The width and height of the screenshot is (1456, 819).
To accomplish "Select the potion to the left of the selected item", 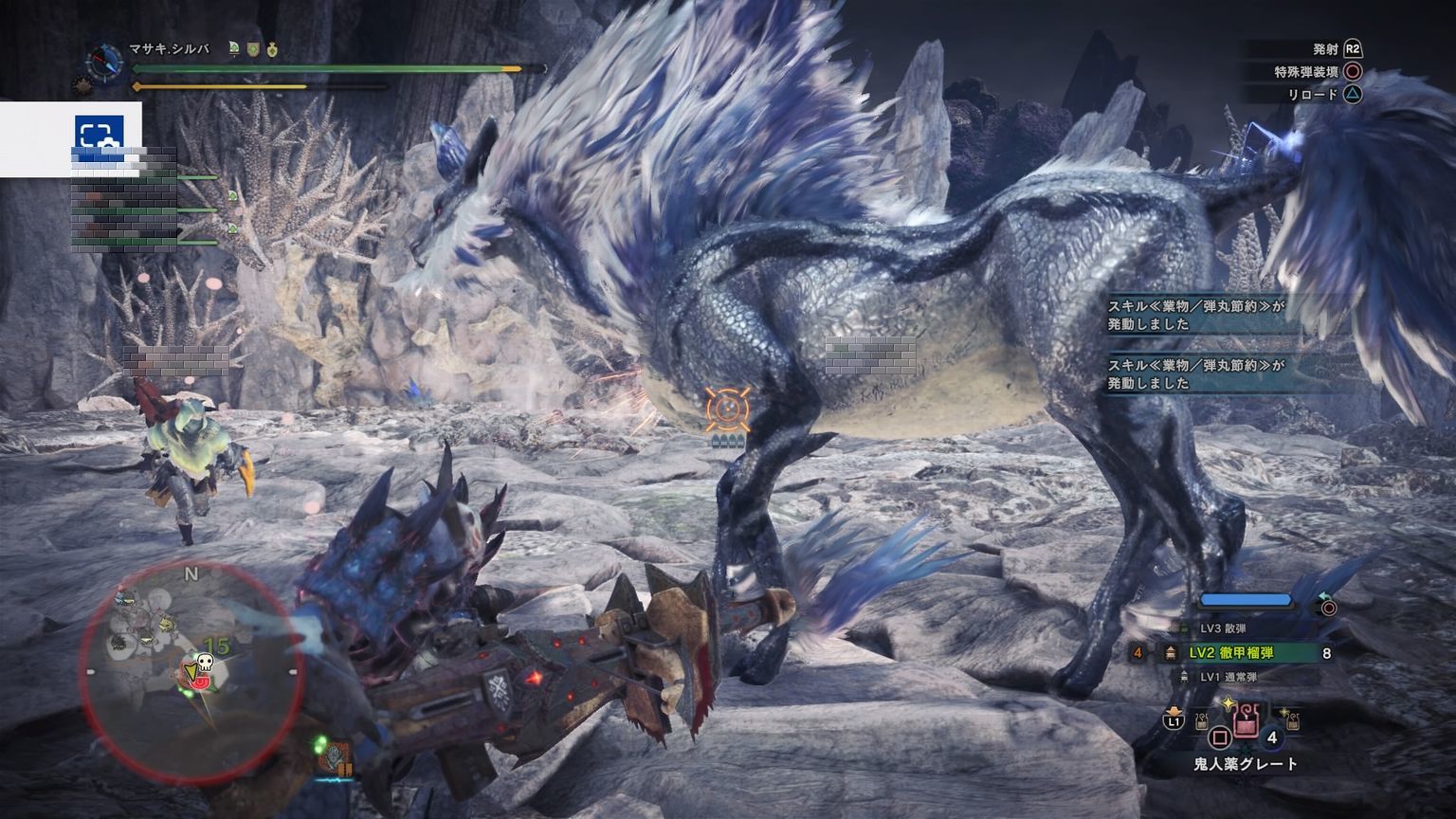I will click(x=1203, y=722).
